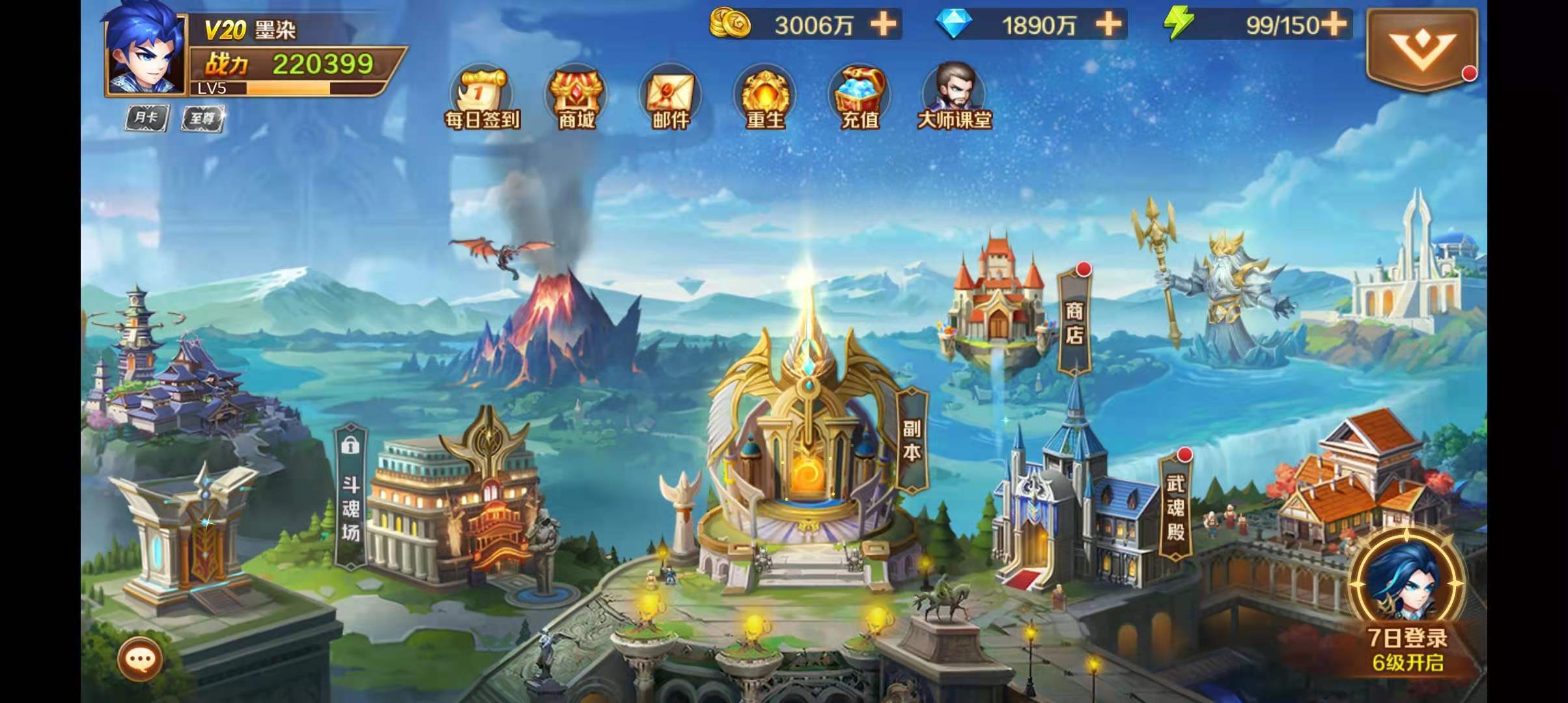Open the chat bubble button
Screen dimensions: 1568x703
(x=140, y=659)
